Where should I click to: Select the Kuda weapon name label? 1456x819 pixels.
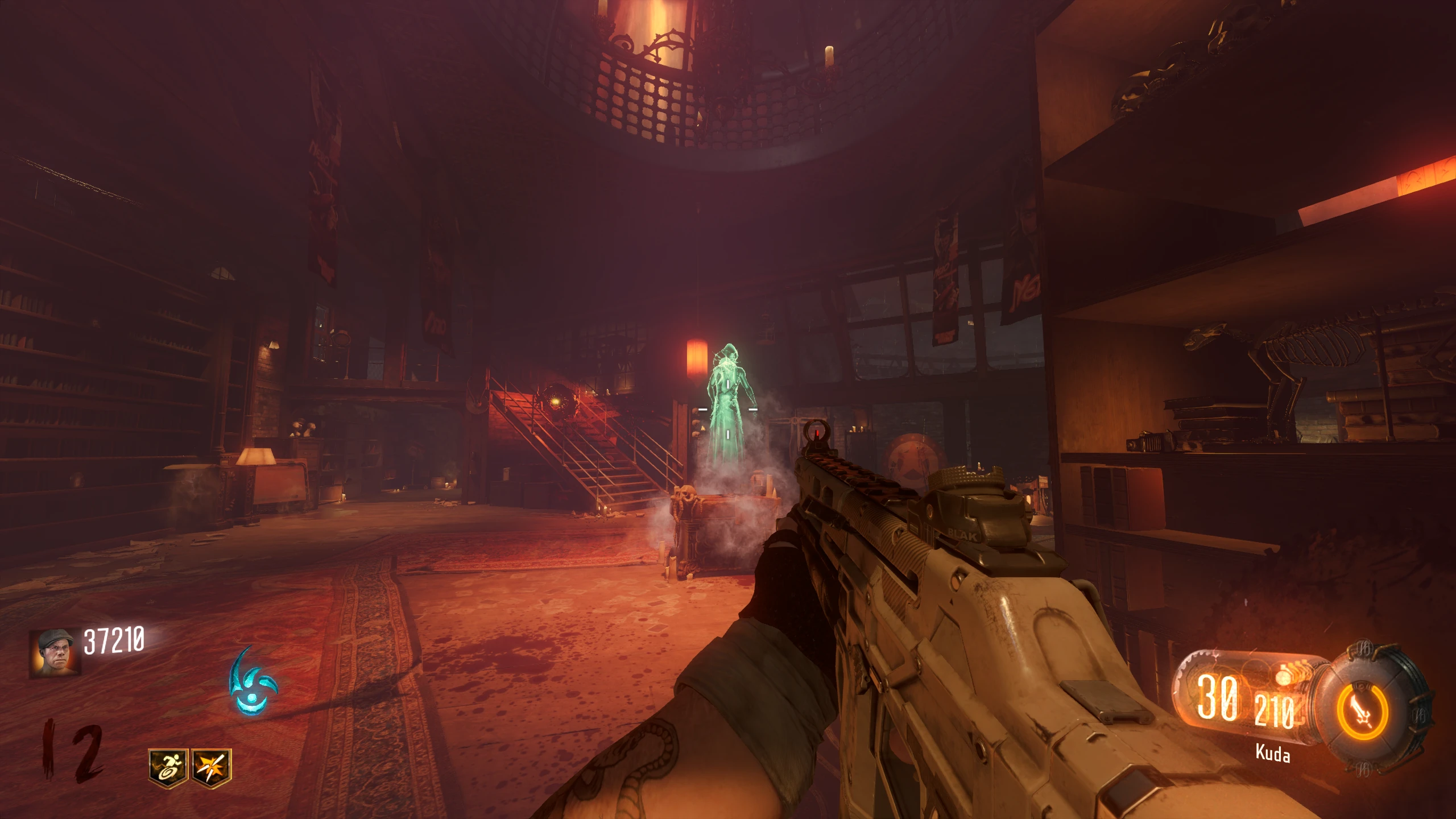pos(1272,754)
